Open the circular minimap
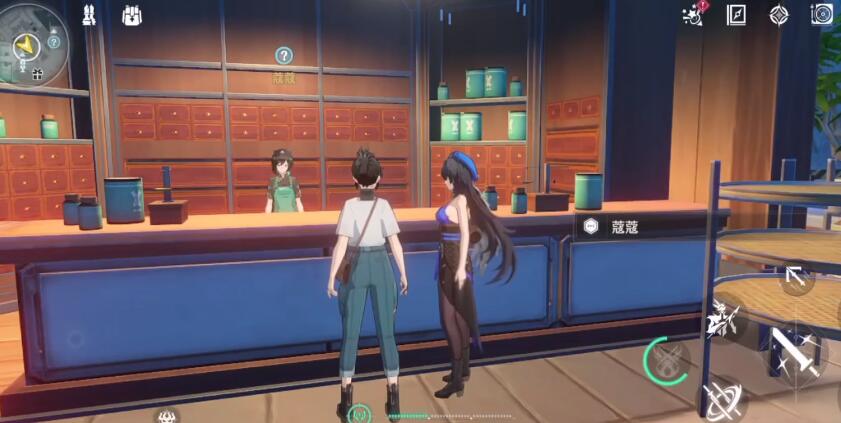841x423 pixels. point(33,42)
